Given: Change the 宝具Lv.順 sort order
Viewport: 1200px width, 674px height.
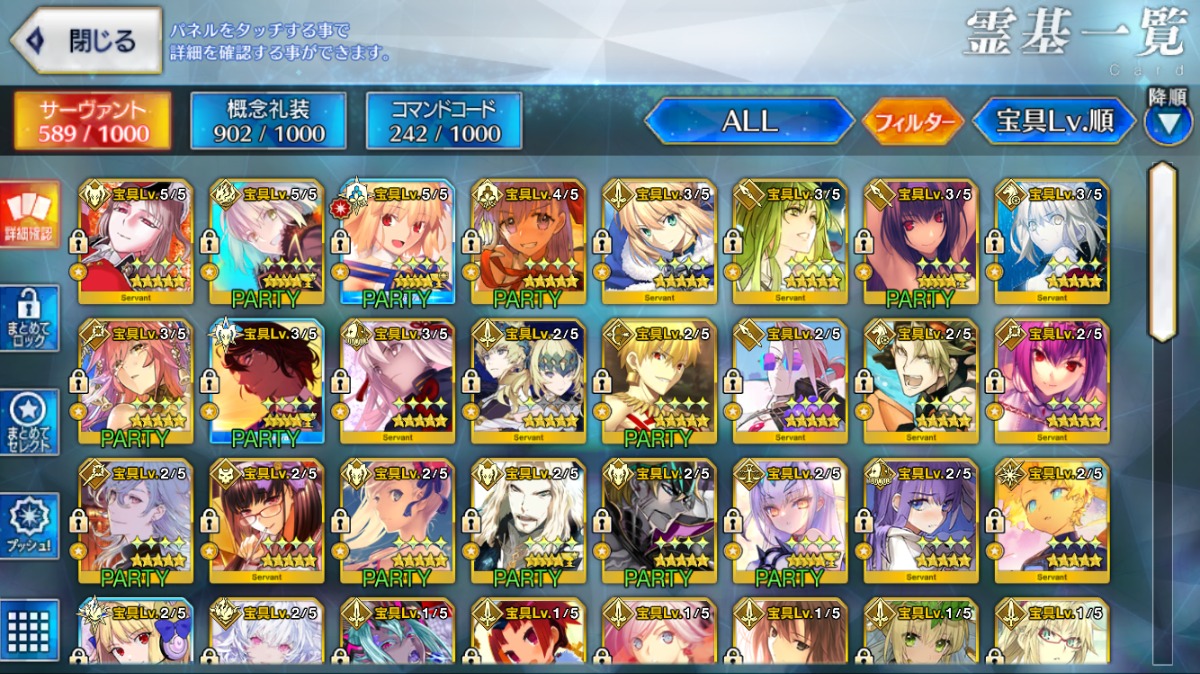Looking at the screenshot, I should (x=1055, y=122).
